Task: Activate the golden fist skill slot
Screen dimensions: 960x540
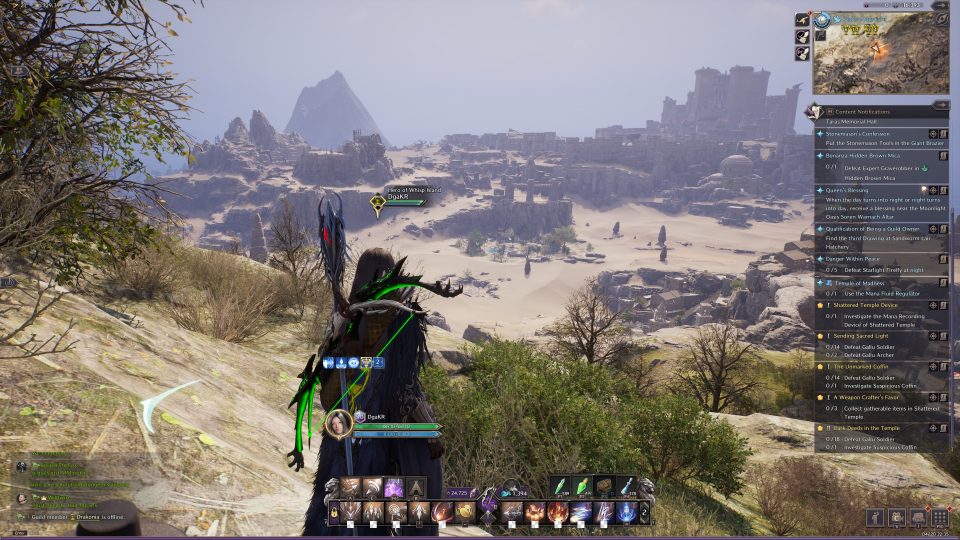Action: point(465,513)
